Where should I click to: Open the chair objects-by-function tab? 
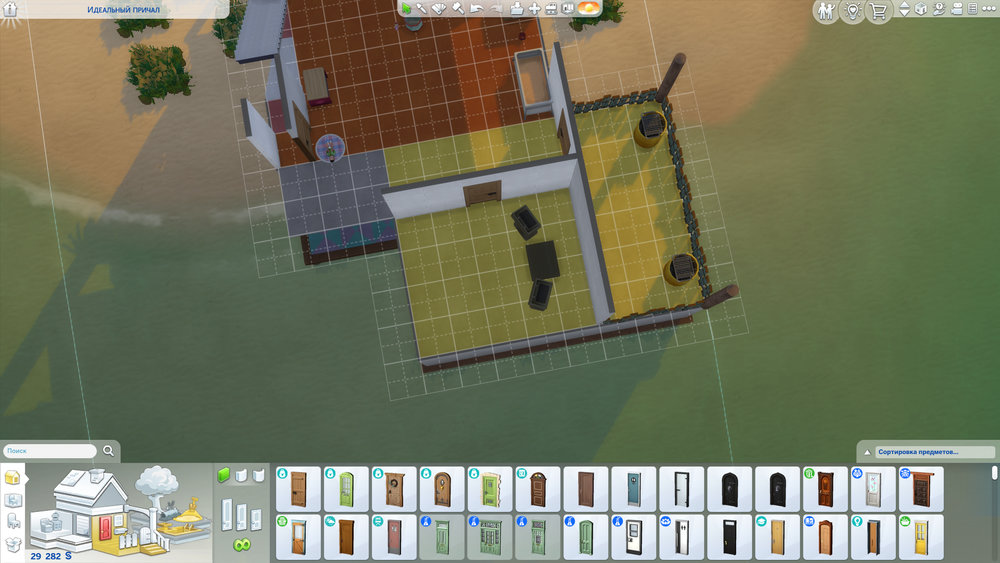click(x=13, y=520)
